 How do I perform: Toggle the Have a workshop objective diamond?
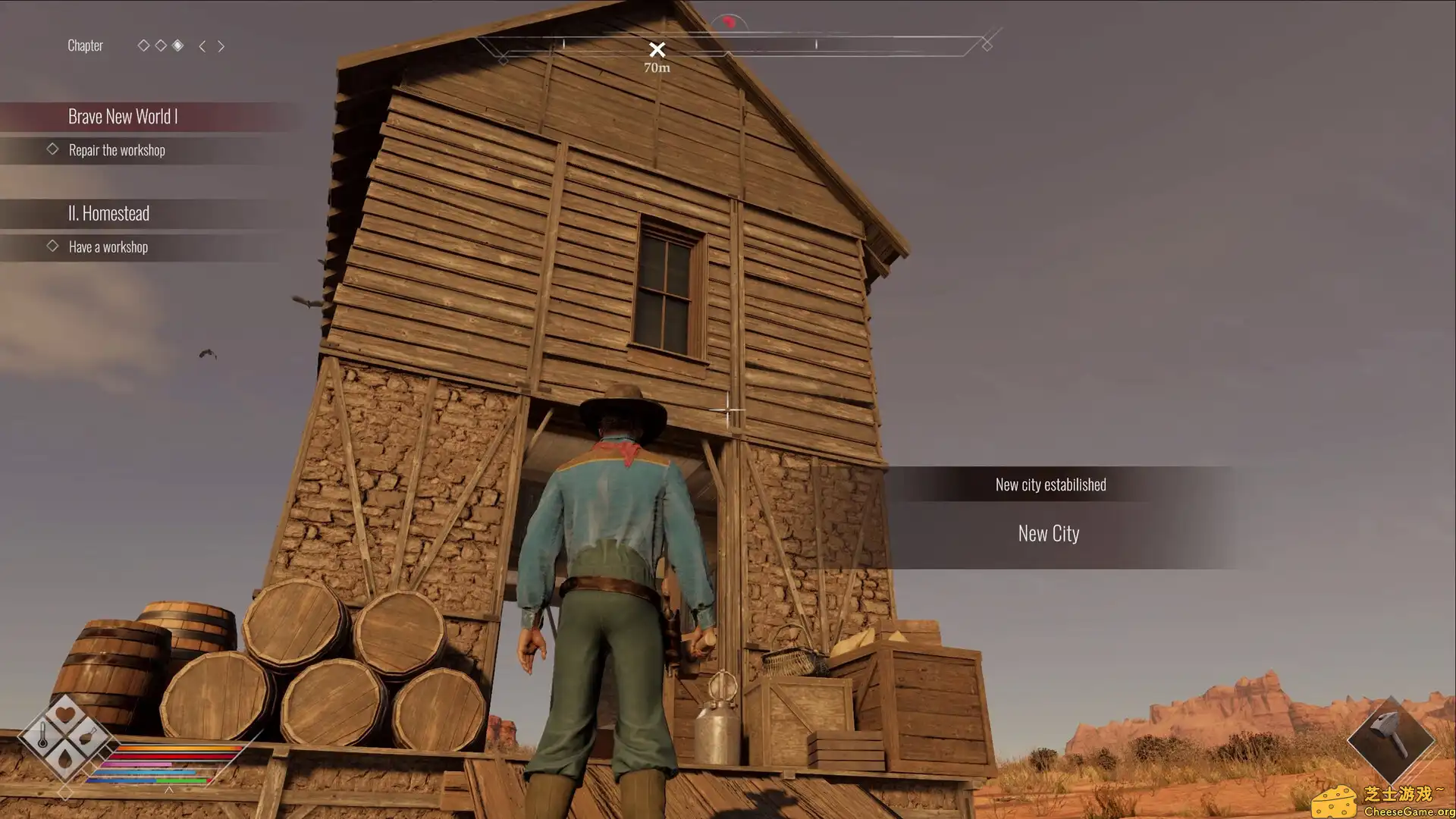pyautogui.click(x=53, y=246)
